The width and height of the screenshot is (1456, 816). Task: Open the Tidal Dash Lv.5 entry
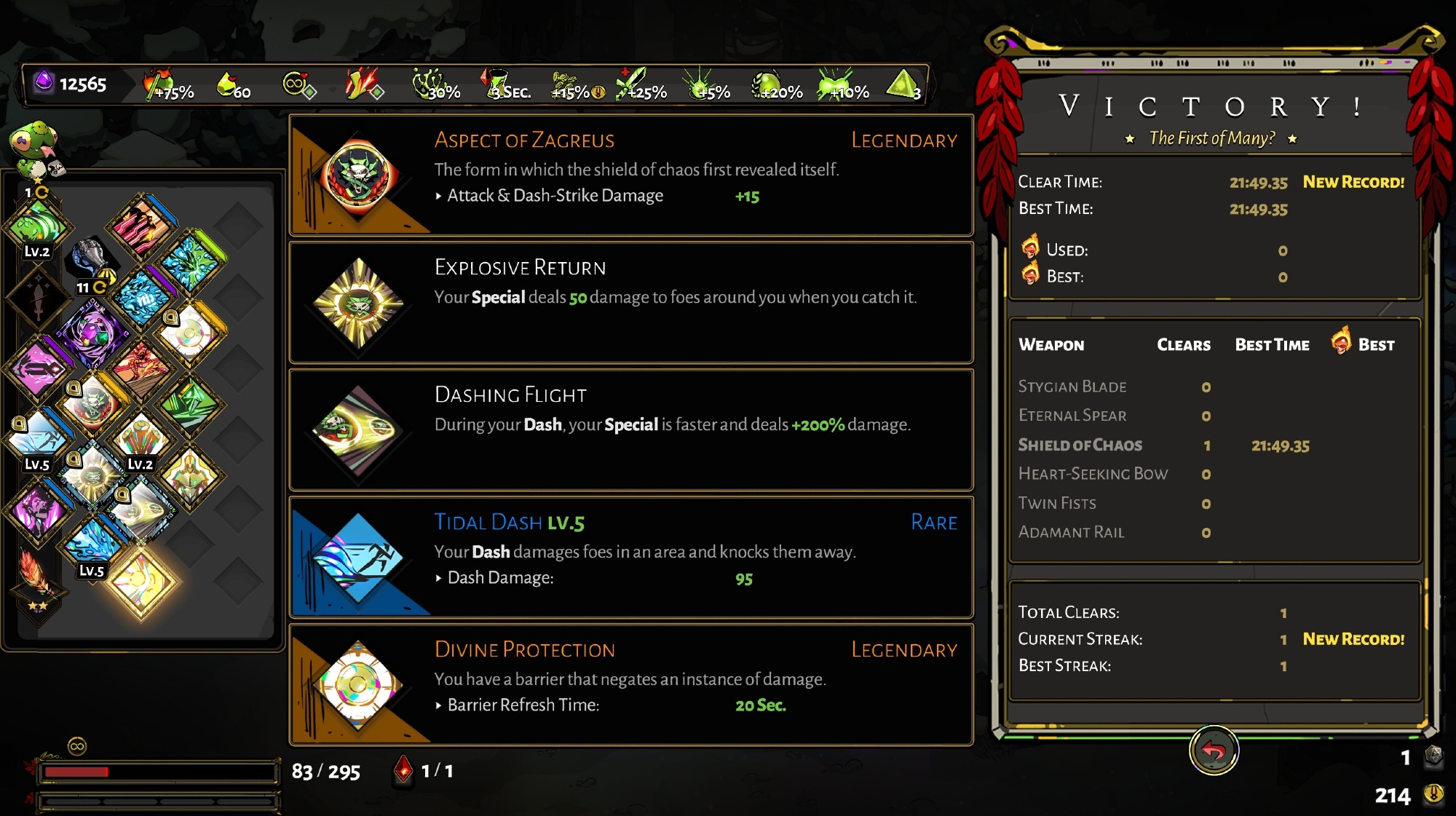[631, 557]
